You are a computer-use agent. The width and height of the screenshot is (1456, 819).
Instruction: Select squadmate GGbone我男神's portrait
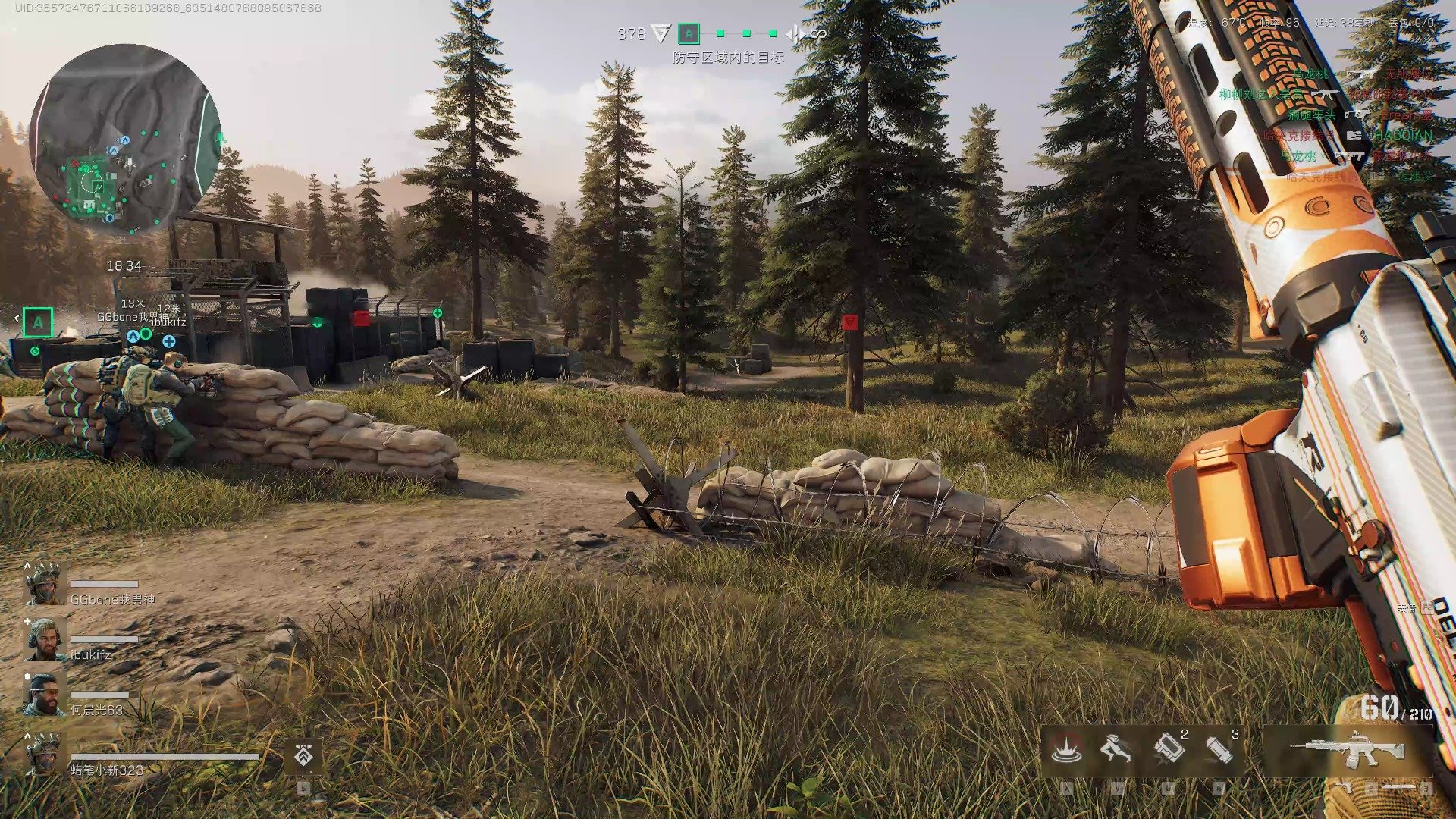click(x=45, y=584)
